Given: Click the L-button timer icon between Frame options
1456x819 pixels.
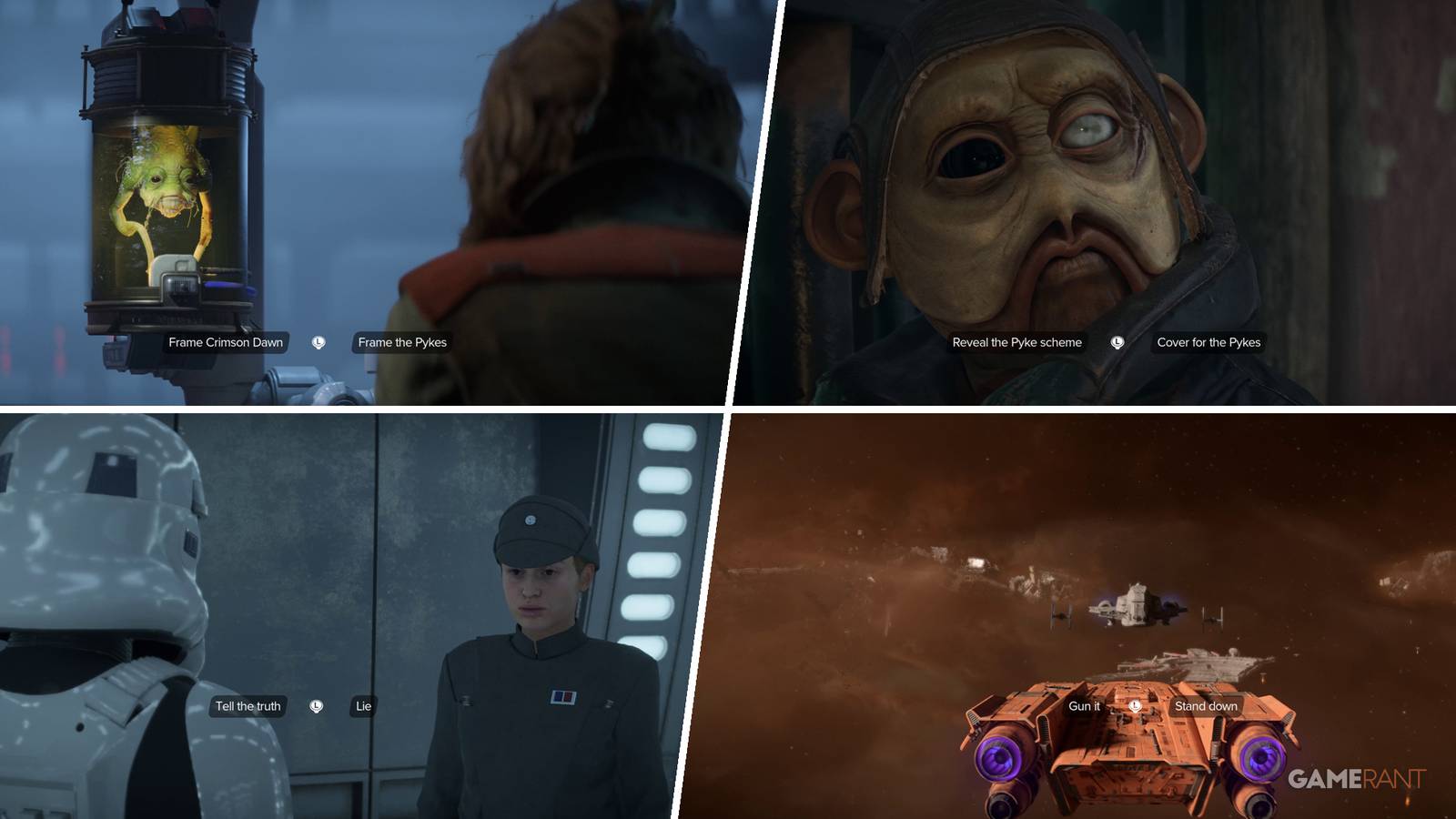Looking at the screenshot, I should pyautogui.click(x=318, y=343).
